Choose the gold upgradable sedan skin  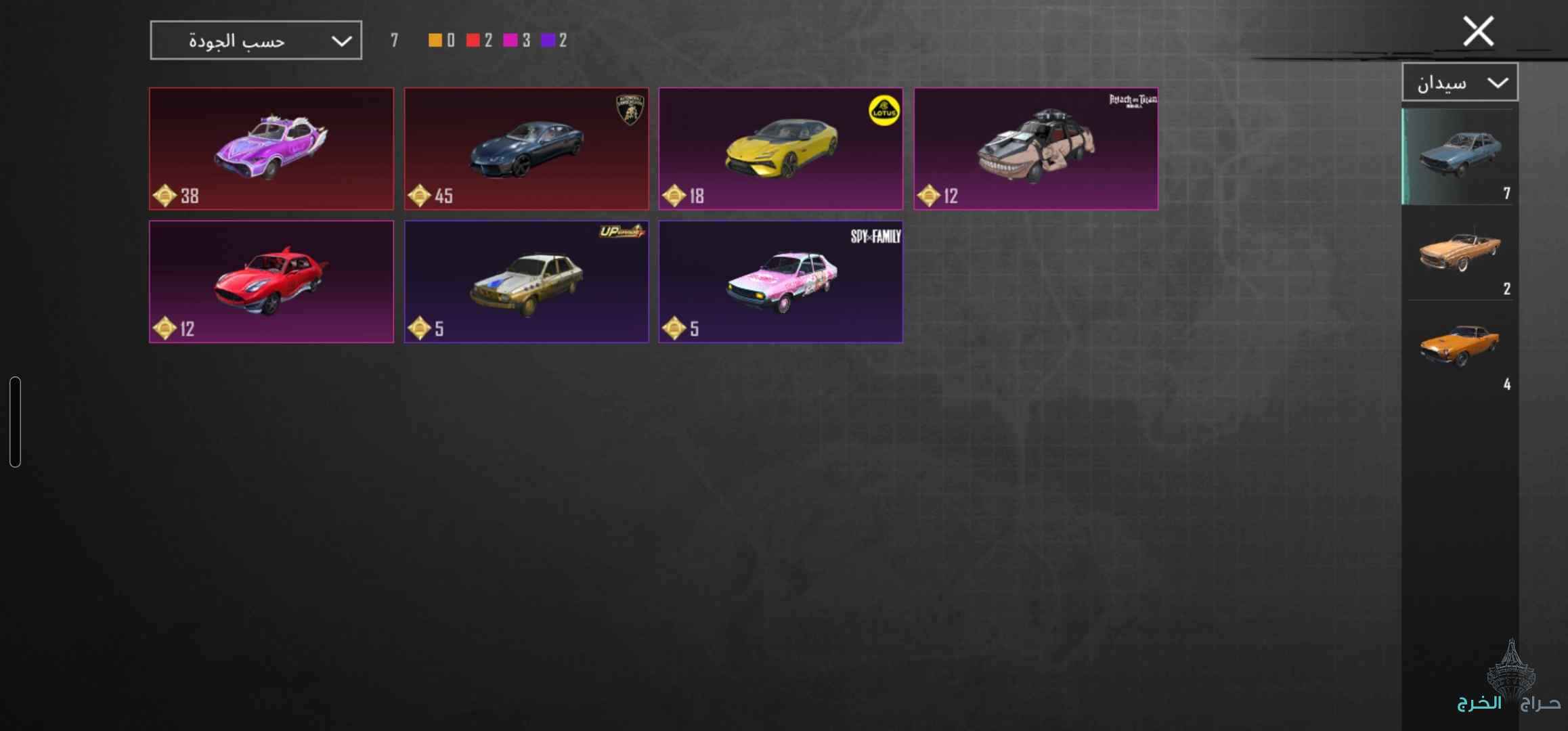click(526, 282)
